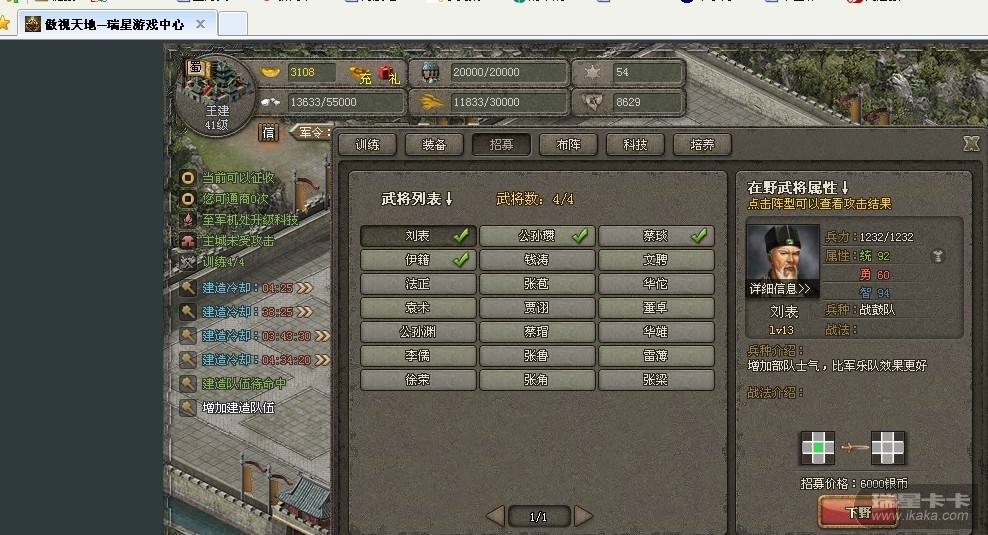Select general 张角 from the list
This screenshot has width=988, height=535.
537,380
